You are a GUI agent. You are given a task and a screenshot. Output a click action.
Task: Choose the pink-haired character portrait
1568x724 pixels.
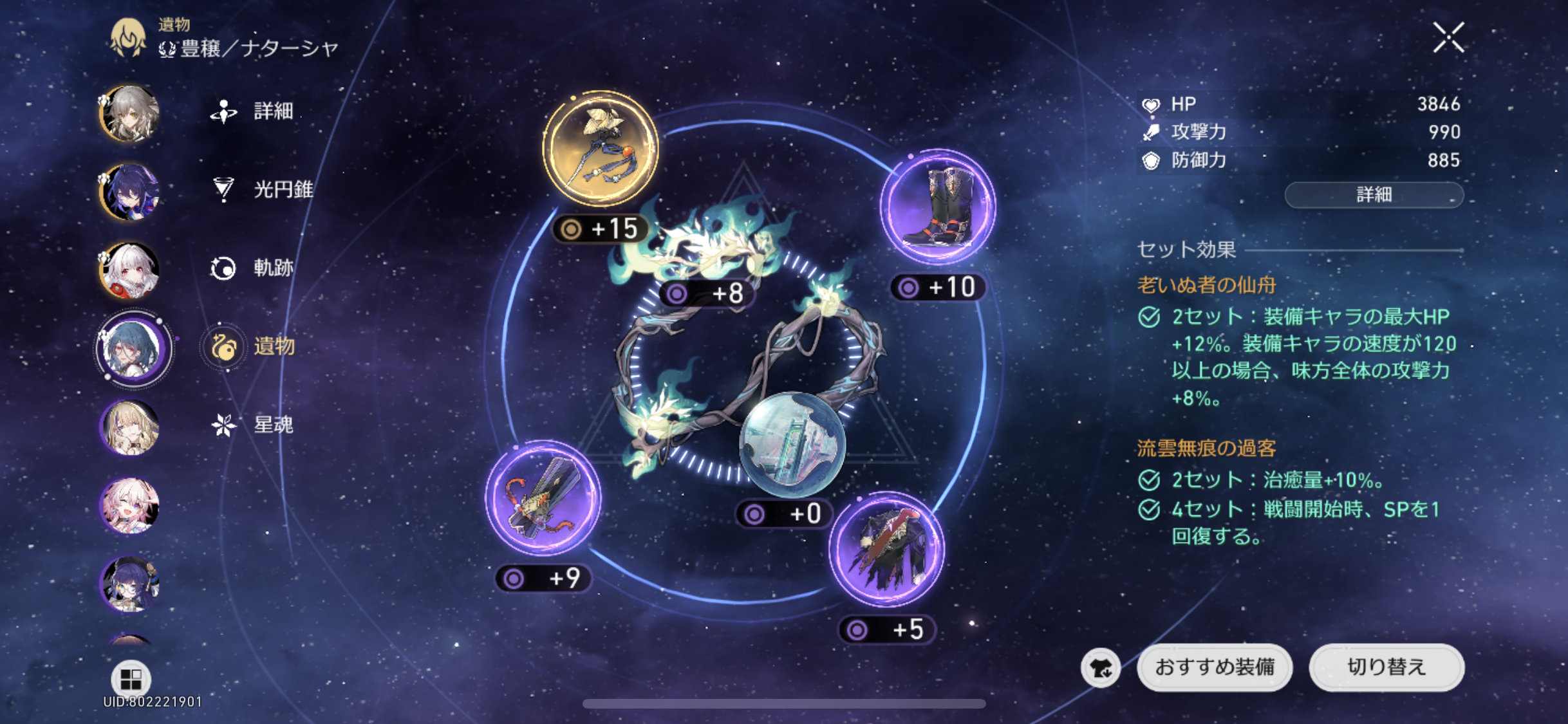(130, 506)
